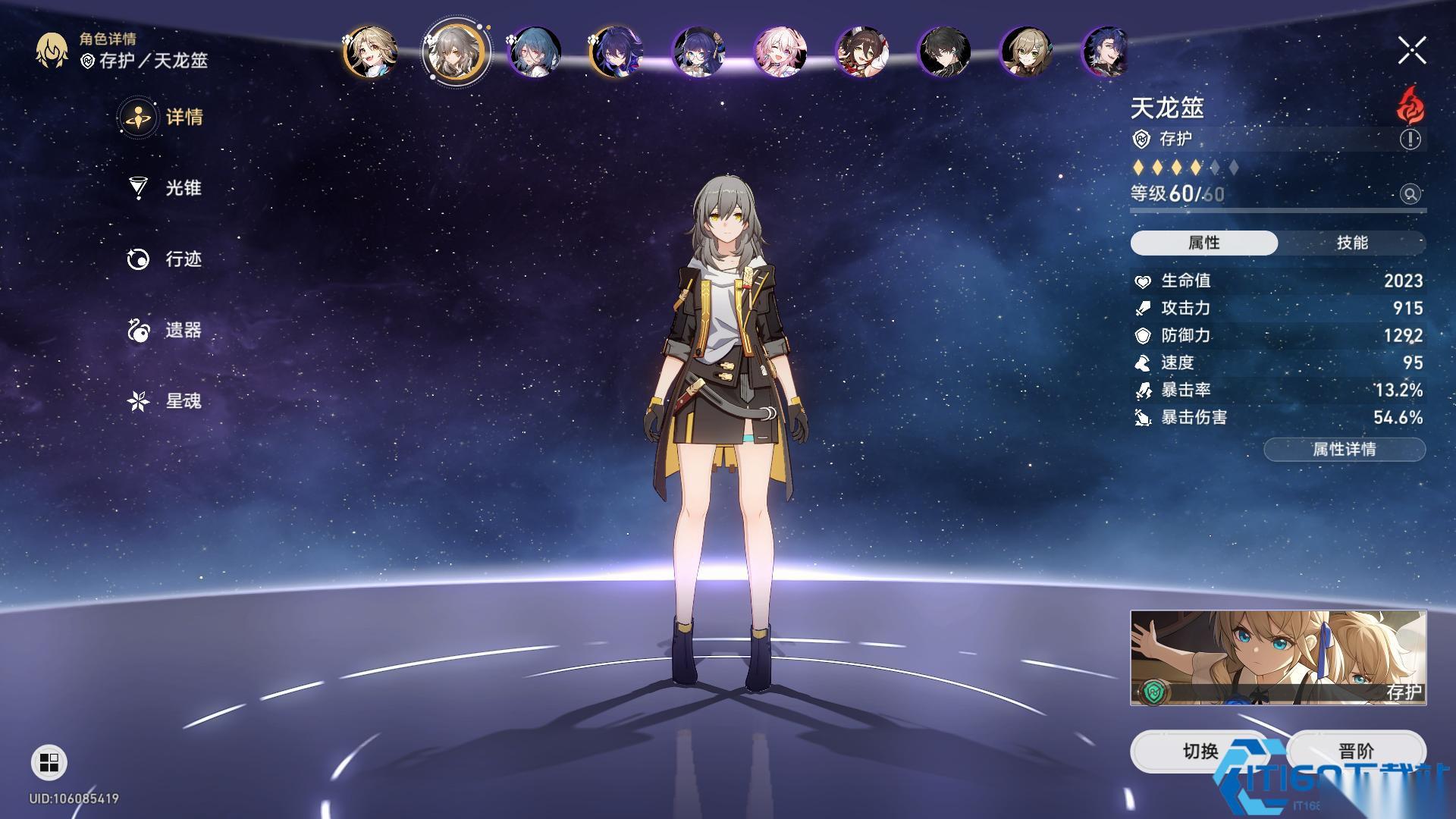Click the 晋阶 ascend button
Image resolution: width=1456 pixels, height=819 pixels.
[1356, 752]
